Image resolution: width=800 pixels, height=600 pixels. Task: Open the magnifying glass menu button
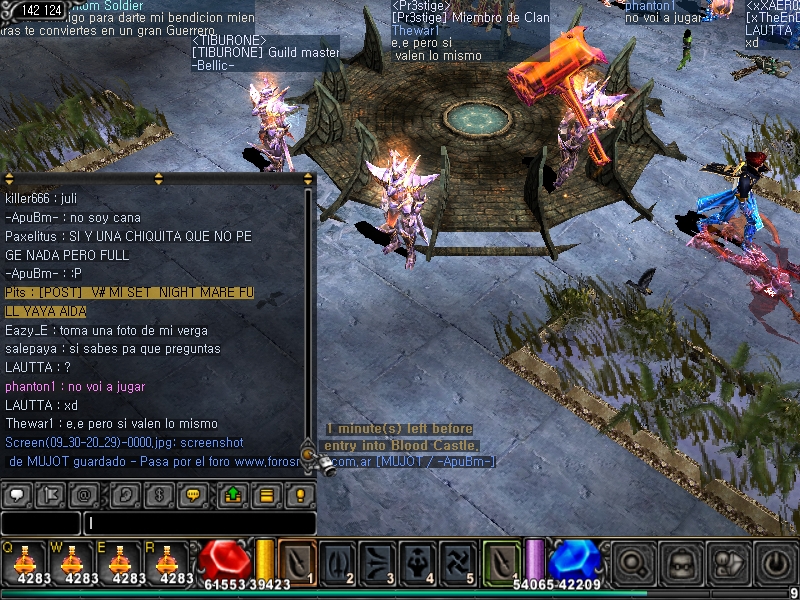pyautogui.click(x=633, y=564)
